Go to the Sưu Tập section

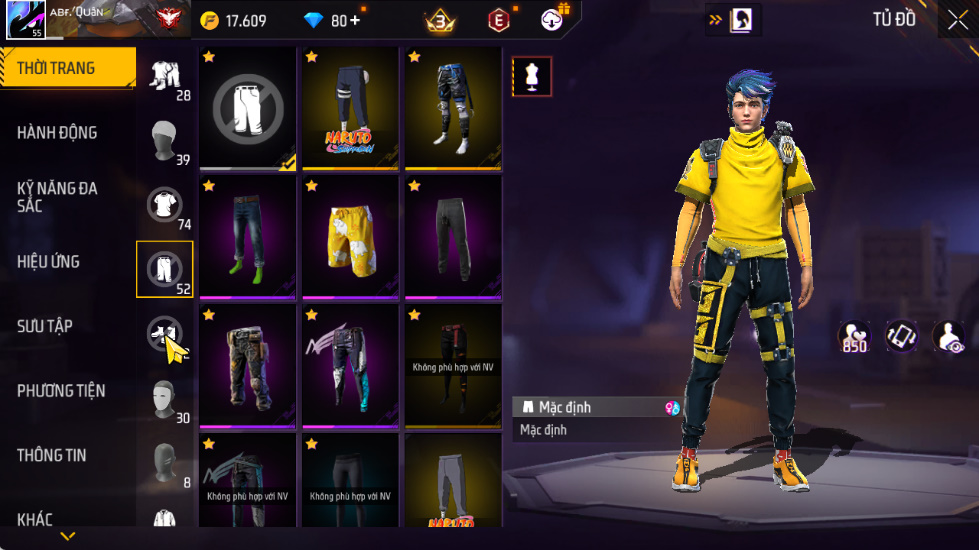[x=44, y=326]
